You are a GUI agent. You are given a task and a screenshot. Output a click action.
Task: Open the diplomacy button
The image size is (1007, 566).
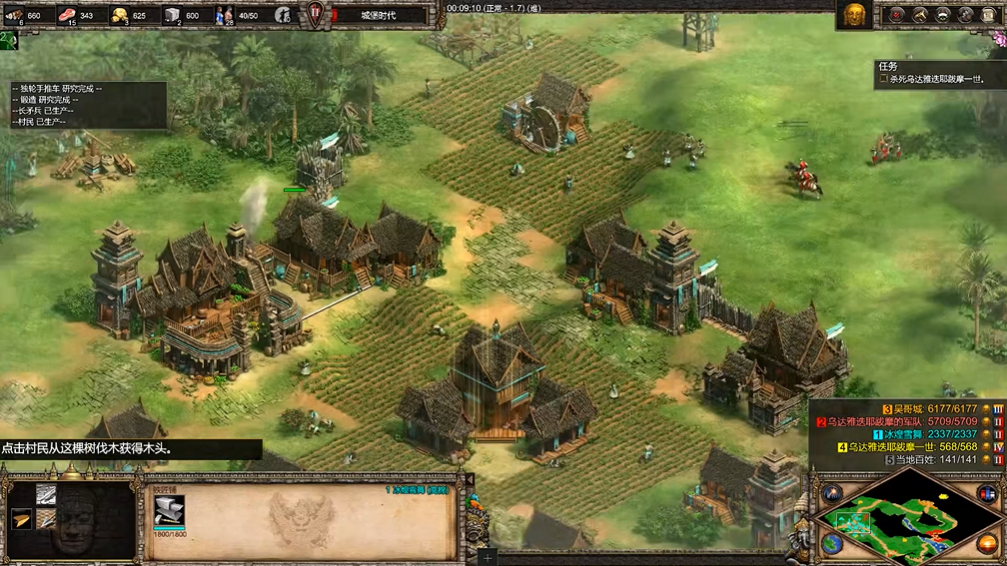[943, 14]
